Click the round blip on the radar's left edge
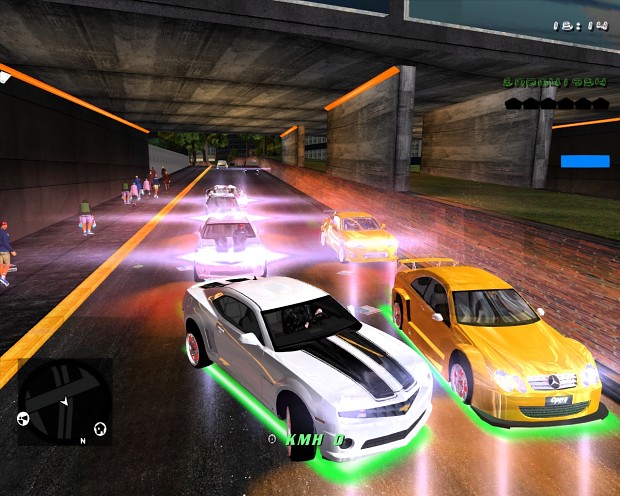620x496 pixels. [x=23, y=418]
